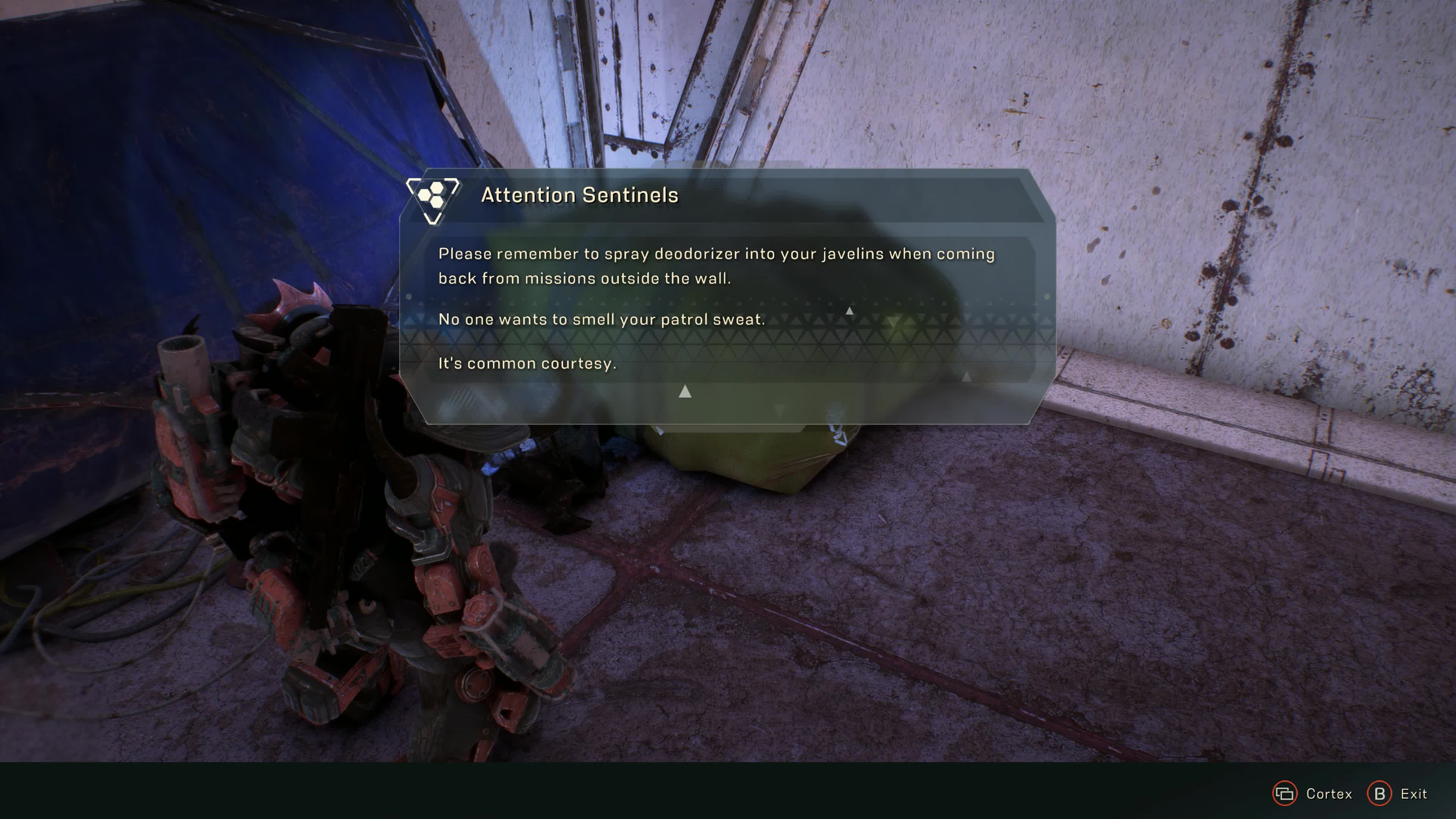1456x819 pixels.
Task: Select the Attention Sentinels title heading
Action: tap(580, 196)
